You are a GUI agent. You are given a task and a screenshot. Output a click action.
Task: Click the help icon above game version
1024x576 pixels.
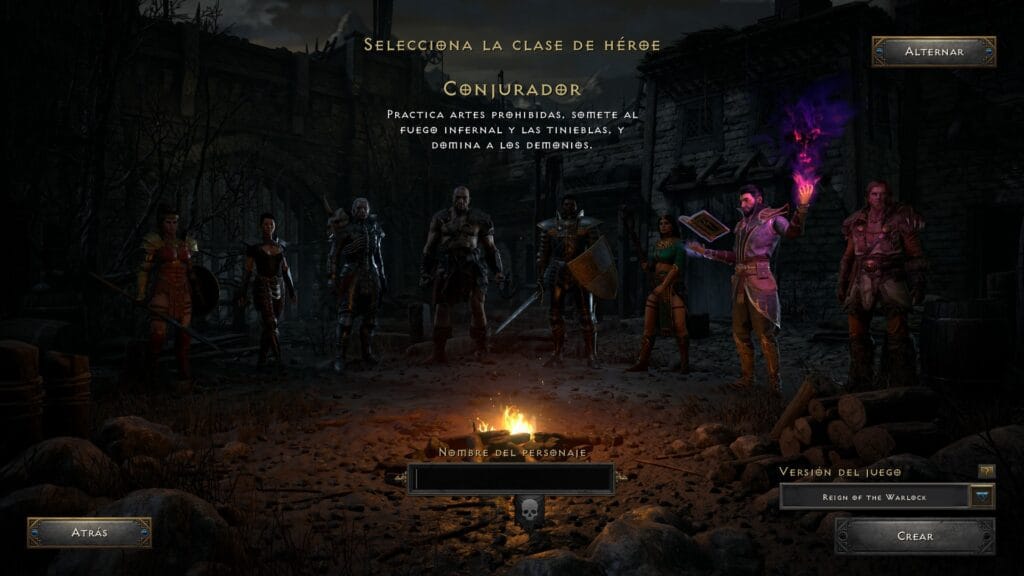coord(986,470)
